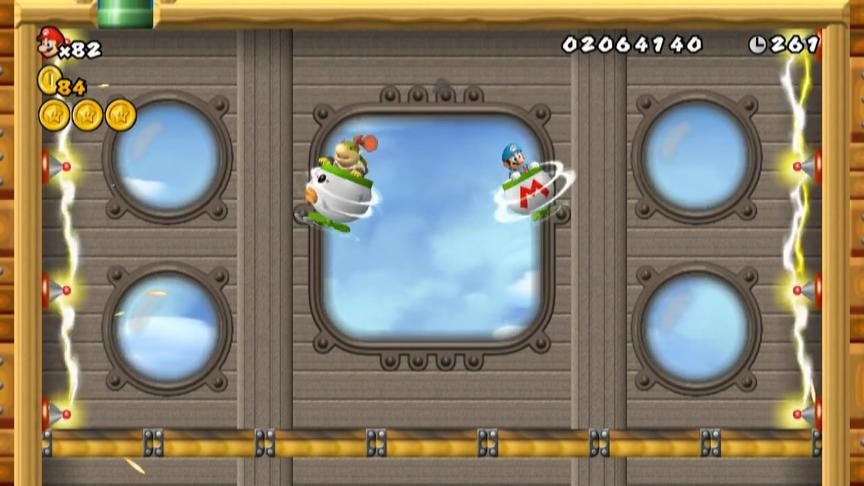Click the Mario head lives icon

coord(49,41)
